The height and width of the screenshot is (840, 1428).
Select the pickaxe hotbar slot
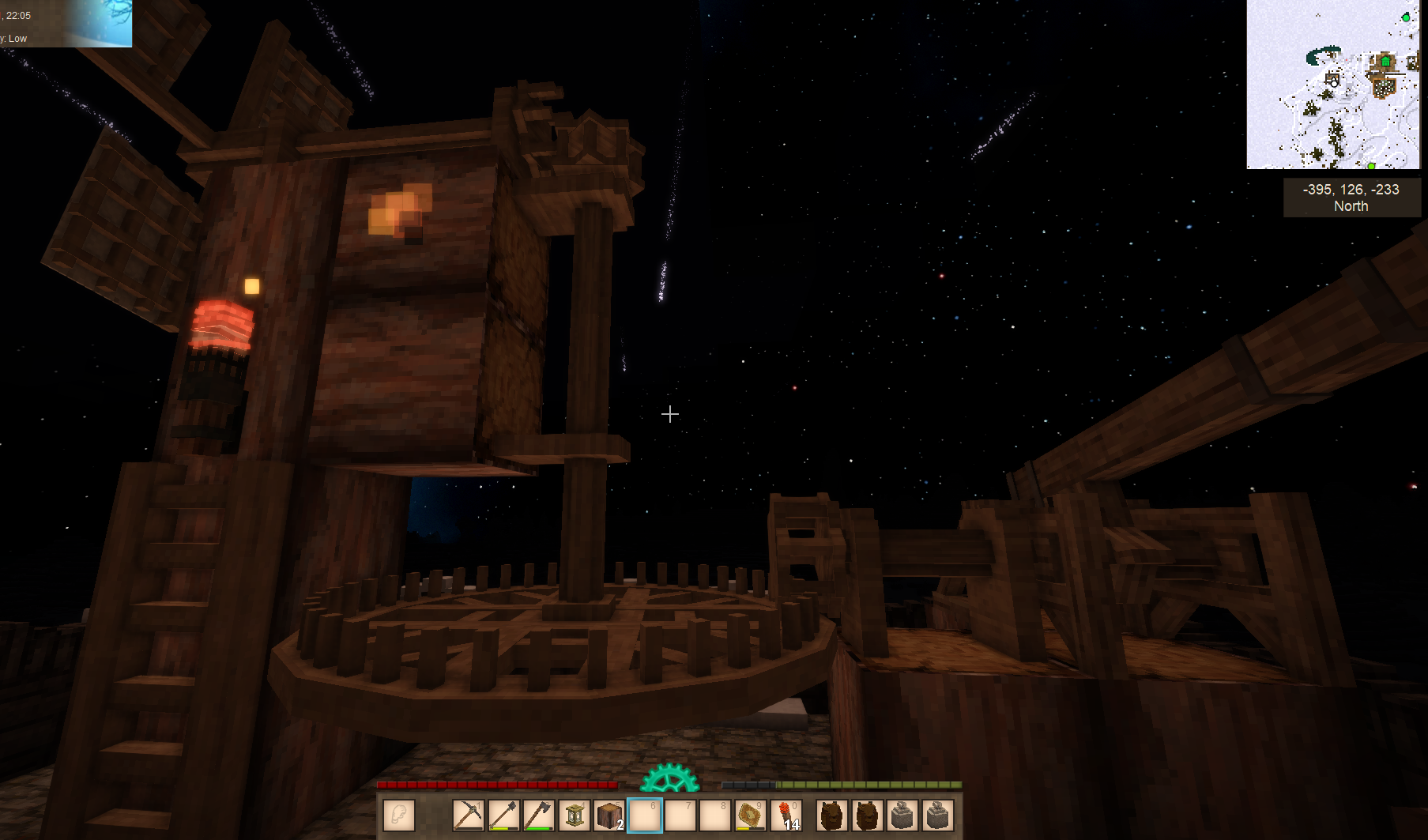(x=468, y=816)
